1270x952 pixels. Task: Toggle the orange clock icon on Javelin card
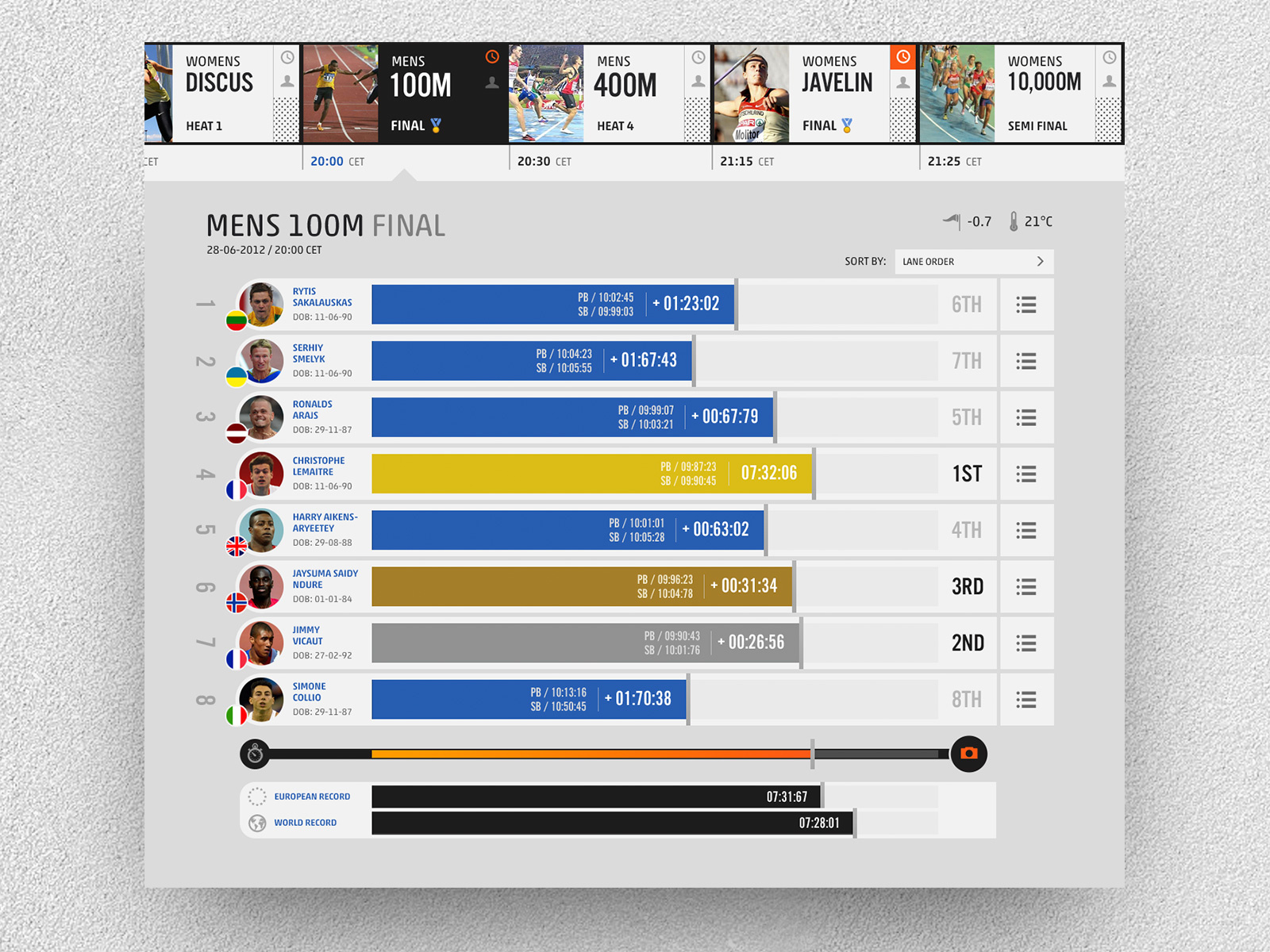[x=903, y=57]
